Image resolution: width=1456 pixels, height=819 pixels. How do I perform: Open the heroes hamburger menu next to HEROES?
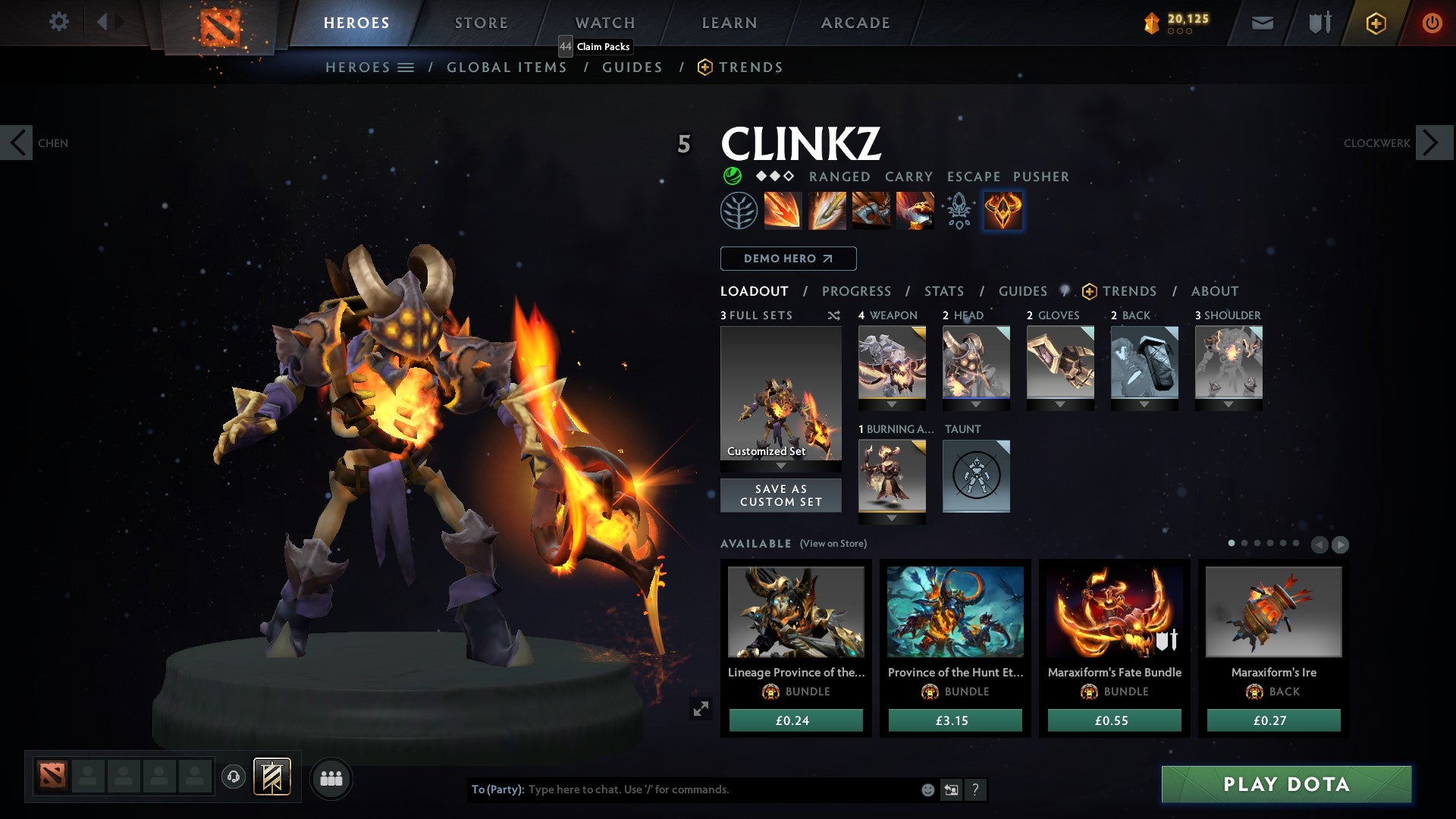click(x=406, y=67)
